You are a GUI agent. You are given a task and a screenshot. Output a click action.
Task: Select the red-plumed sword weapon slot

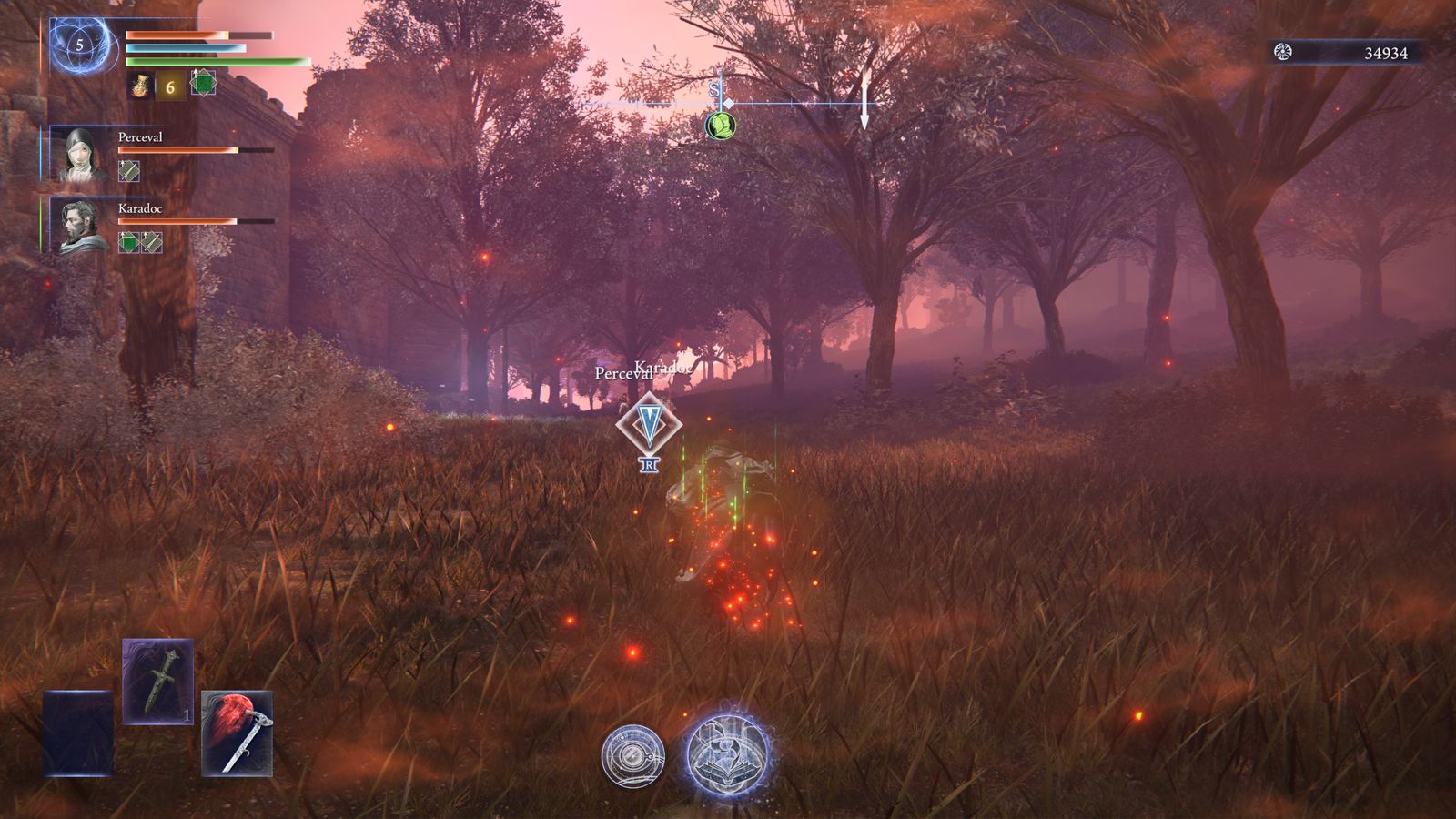coord(237,733)
